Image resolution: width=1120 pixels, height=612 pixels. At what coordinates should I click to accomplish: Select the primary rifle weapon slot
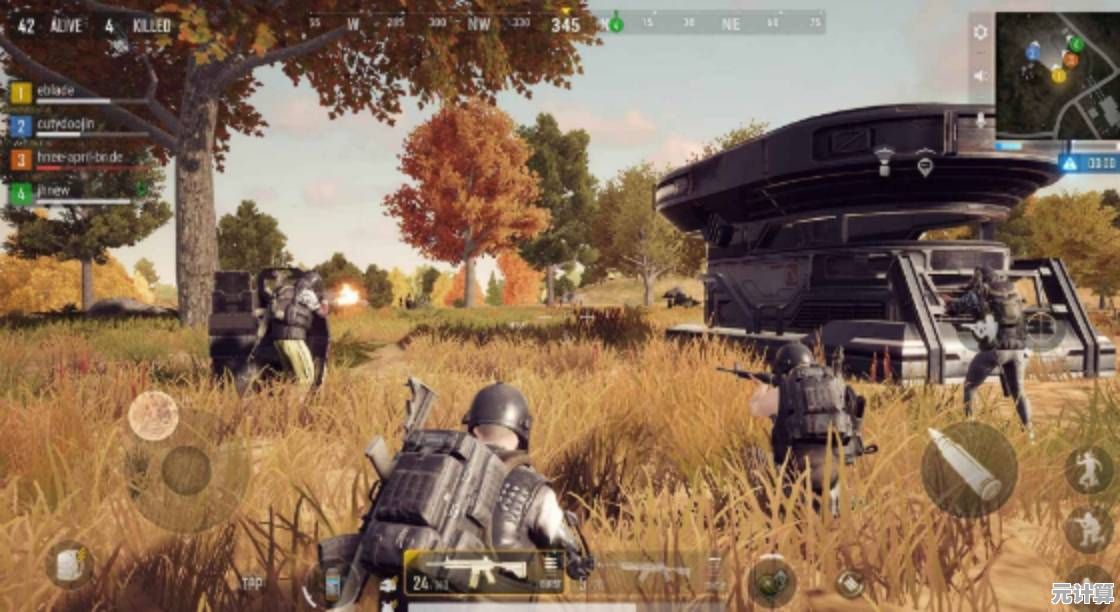click(x=484, y=572)
